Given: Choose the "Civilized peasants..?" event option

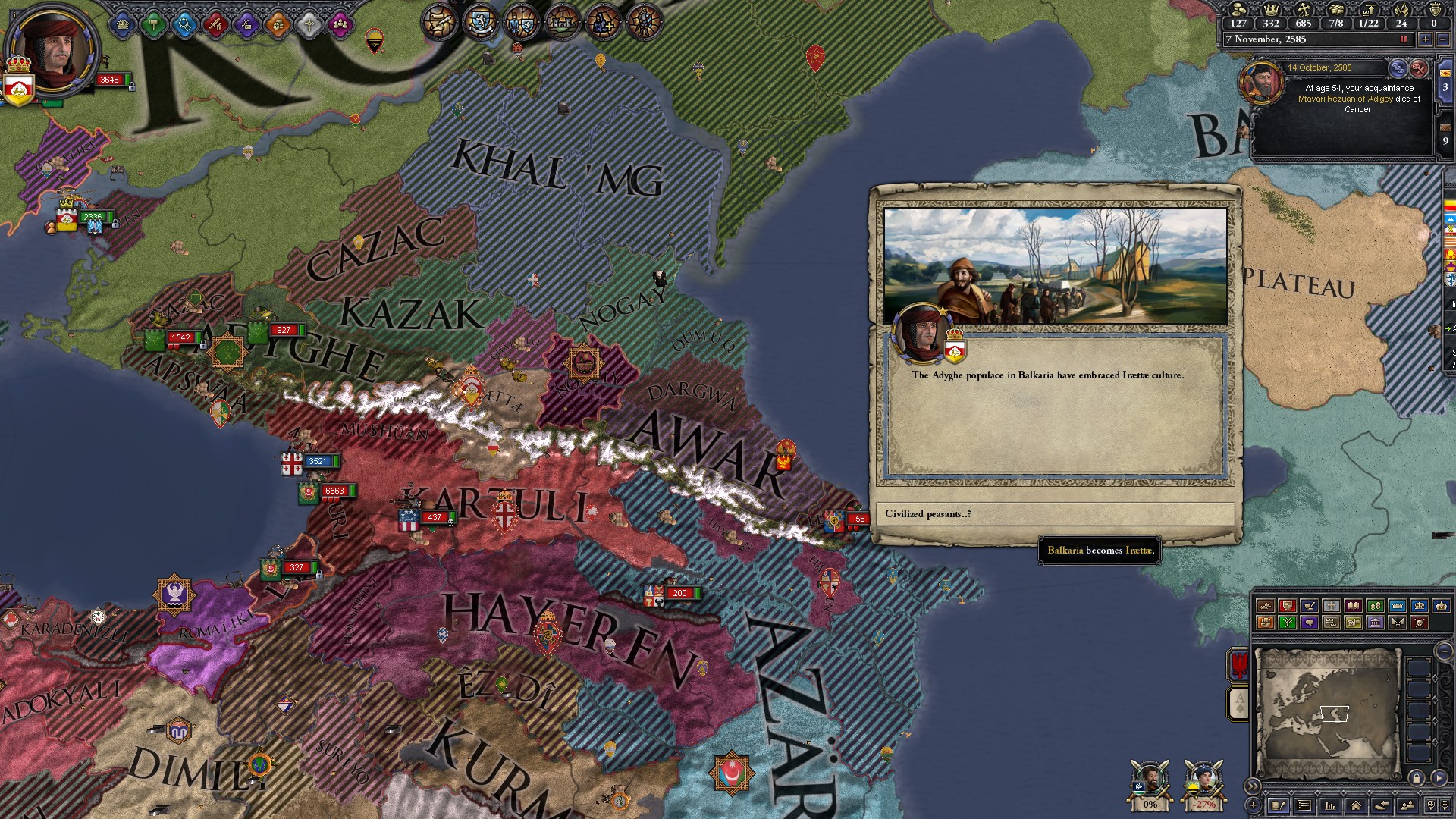Looking at the screenshot, I should (1055, 514).
